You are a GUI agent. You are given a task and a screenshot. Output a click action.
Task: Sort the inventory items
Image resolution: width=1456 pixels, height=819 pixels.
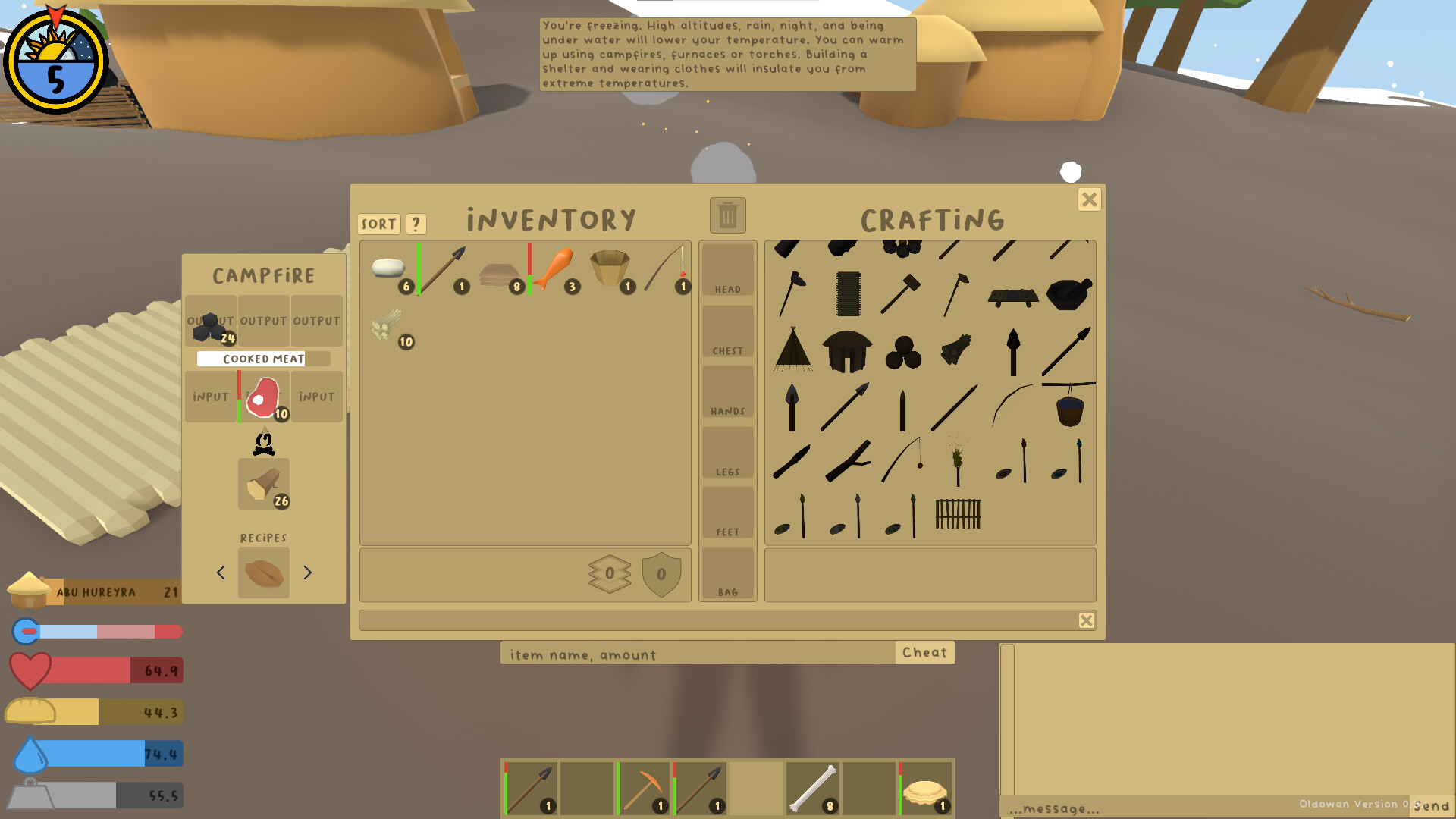coord(378,223)
